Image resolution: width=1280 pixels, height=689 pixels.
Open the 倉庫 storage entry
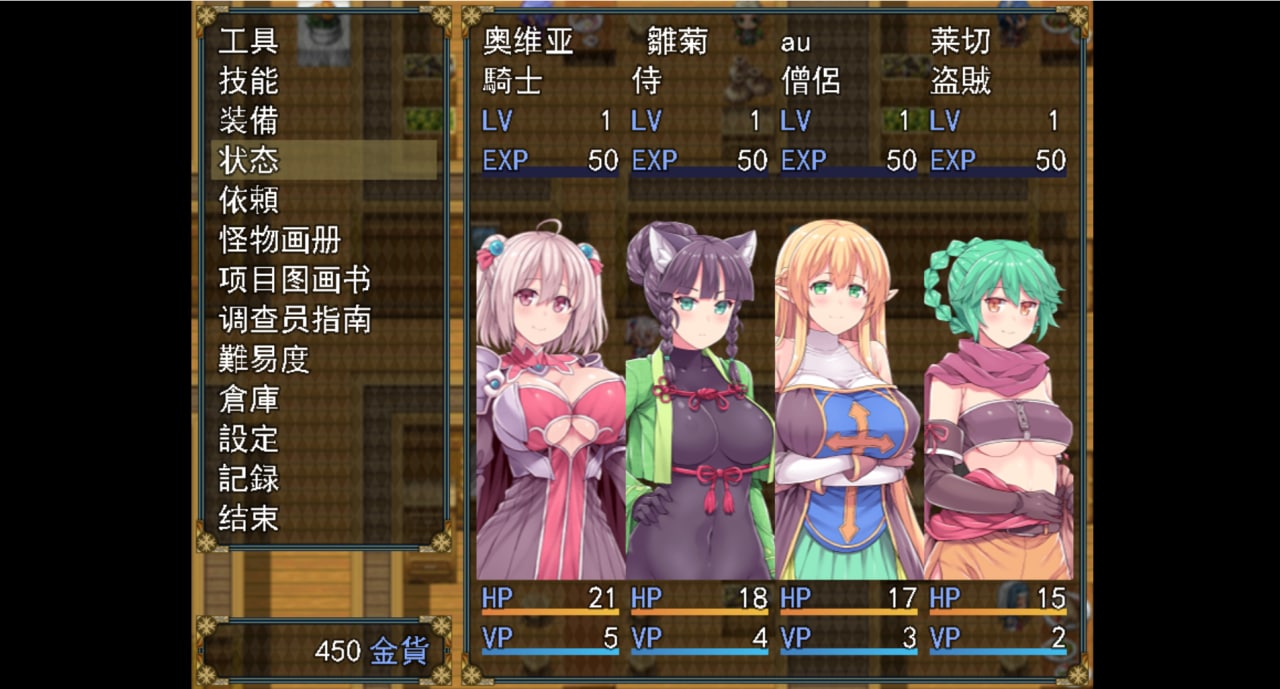(249, 399)
